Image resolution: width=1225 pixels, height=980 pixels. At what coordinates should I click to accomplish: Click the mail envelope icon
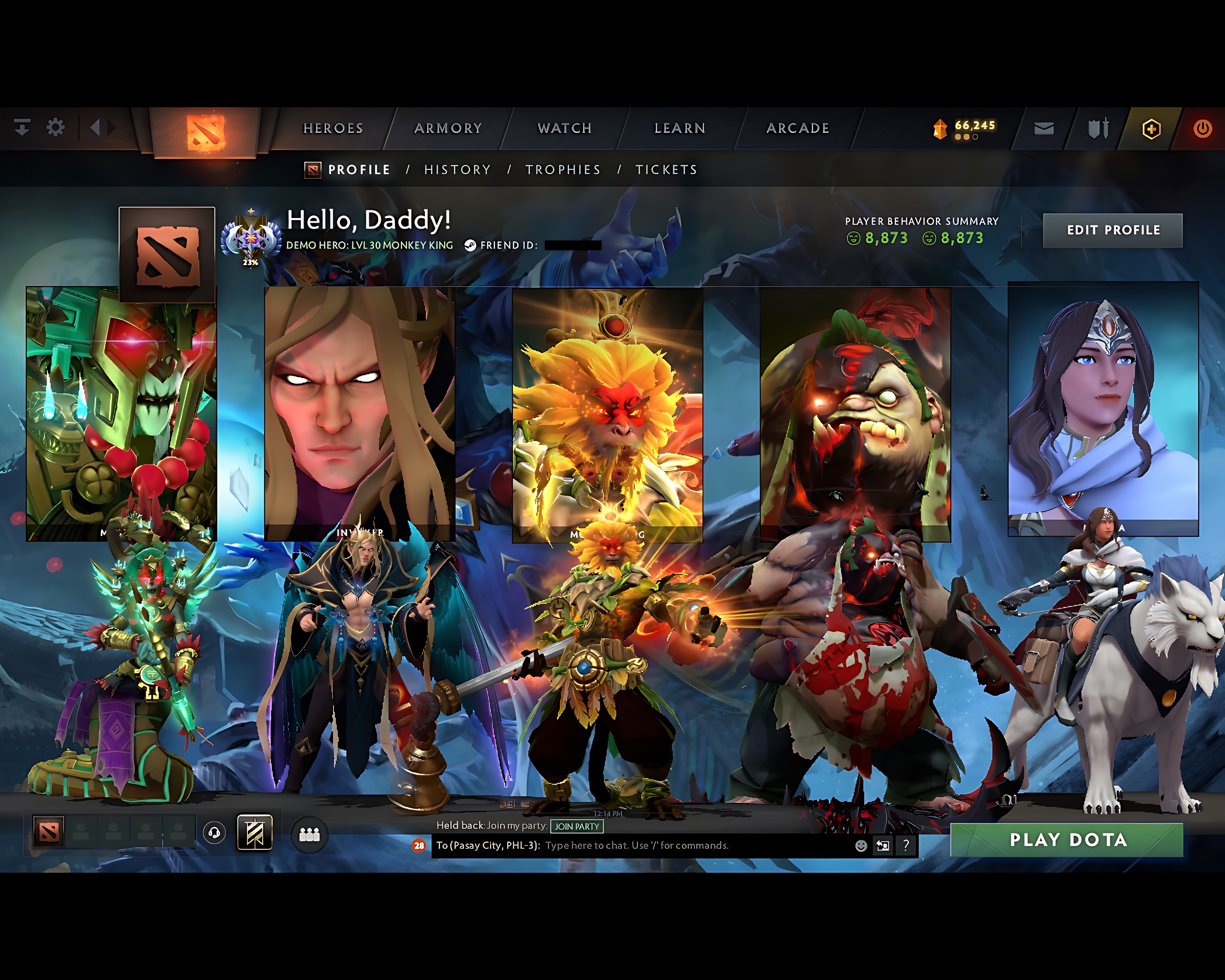tap(1044, 129)
